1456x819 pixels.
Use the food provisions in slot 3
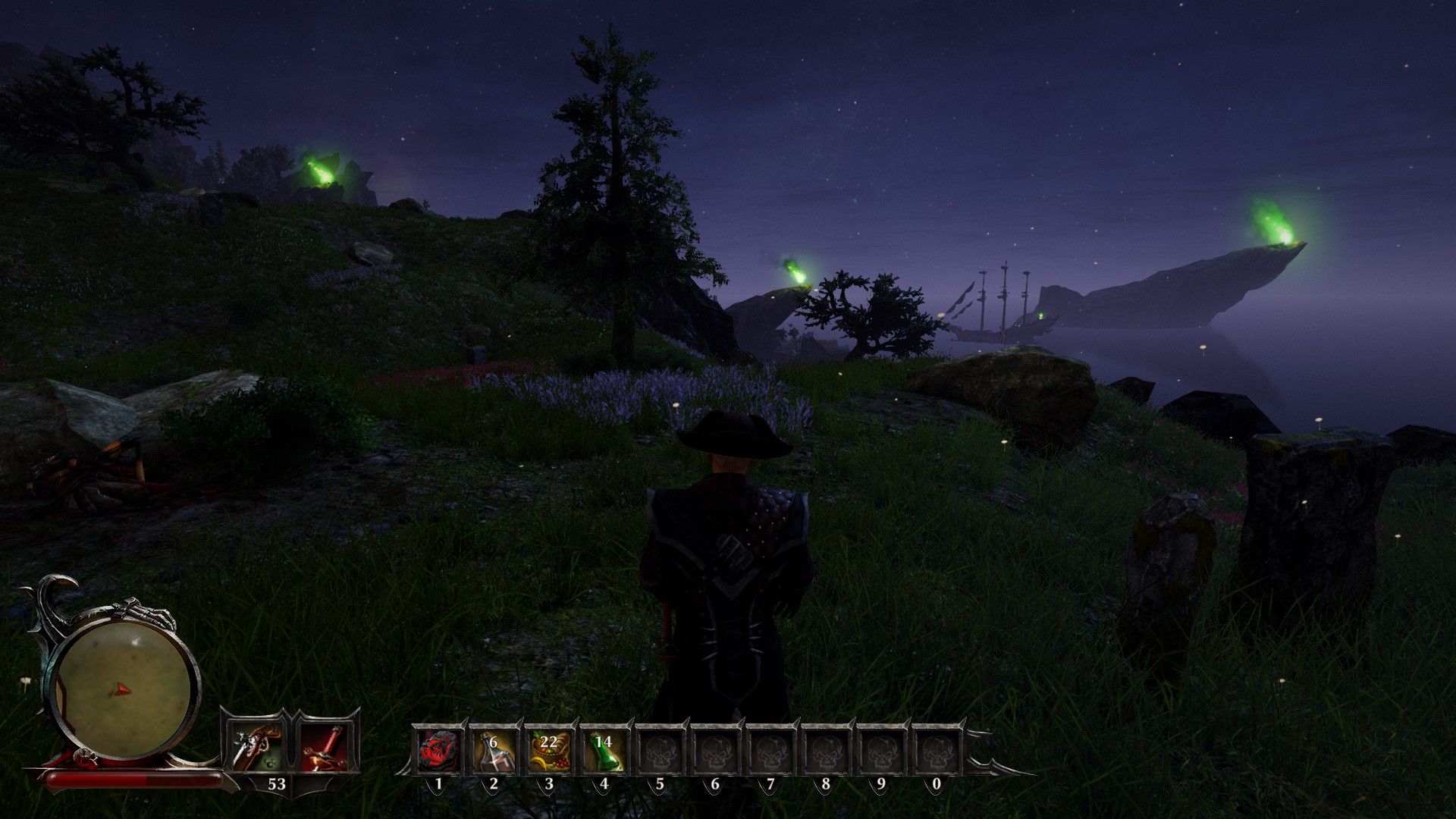tap(549, 750)
